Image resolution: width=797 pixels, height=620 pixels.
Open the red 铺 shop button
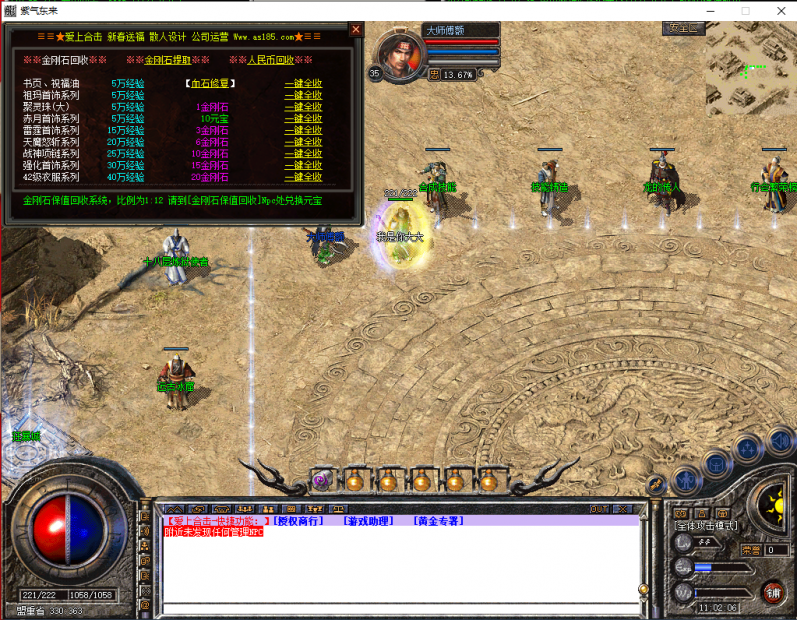click(772, 592)
